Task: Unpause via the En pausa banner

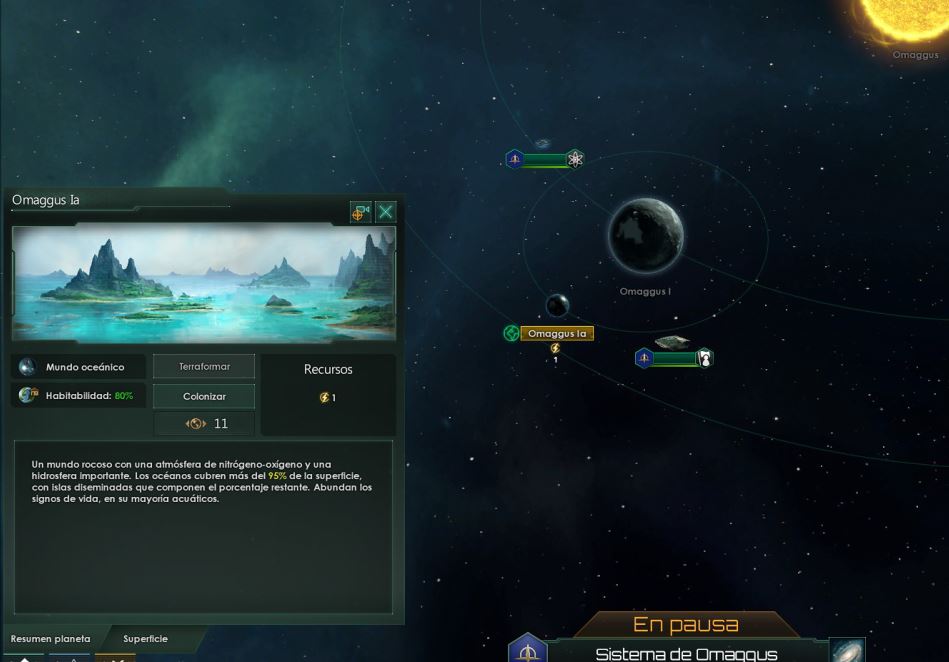Action: point(686,625)
